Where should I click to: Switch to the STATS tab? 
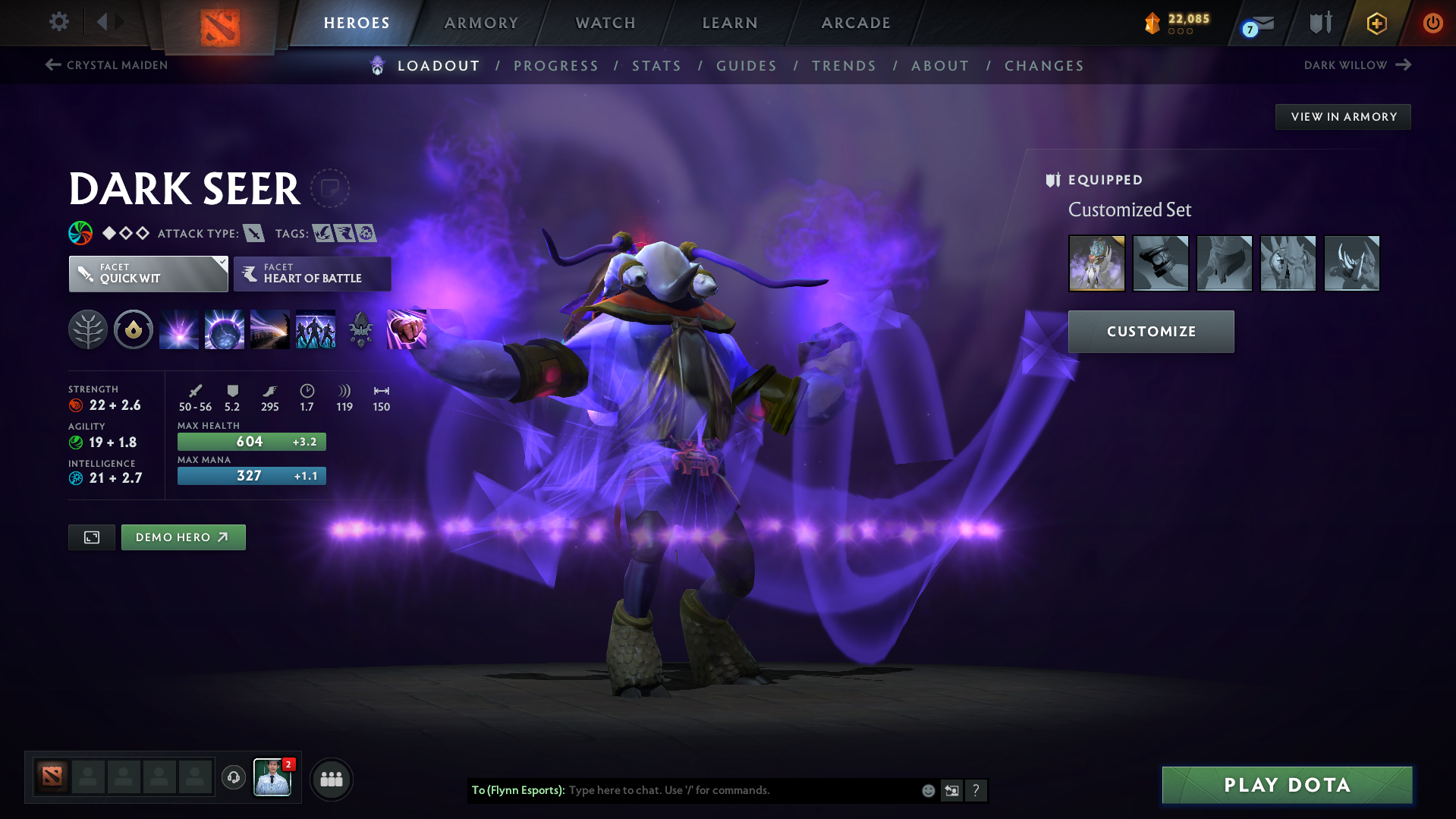tap(656, 66)
